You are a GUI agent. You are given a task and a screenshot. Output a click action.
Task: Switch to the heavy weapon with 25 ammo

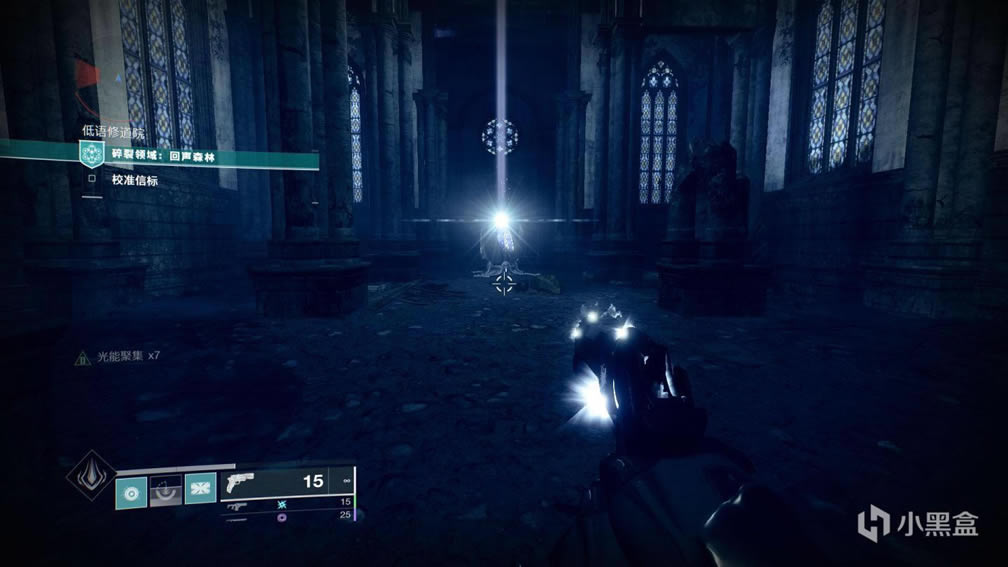point(288,517)
